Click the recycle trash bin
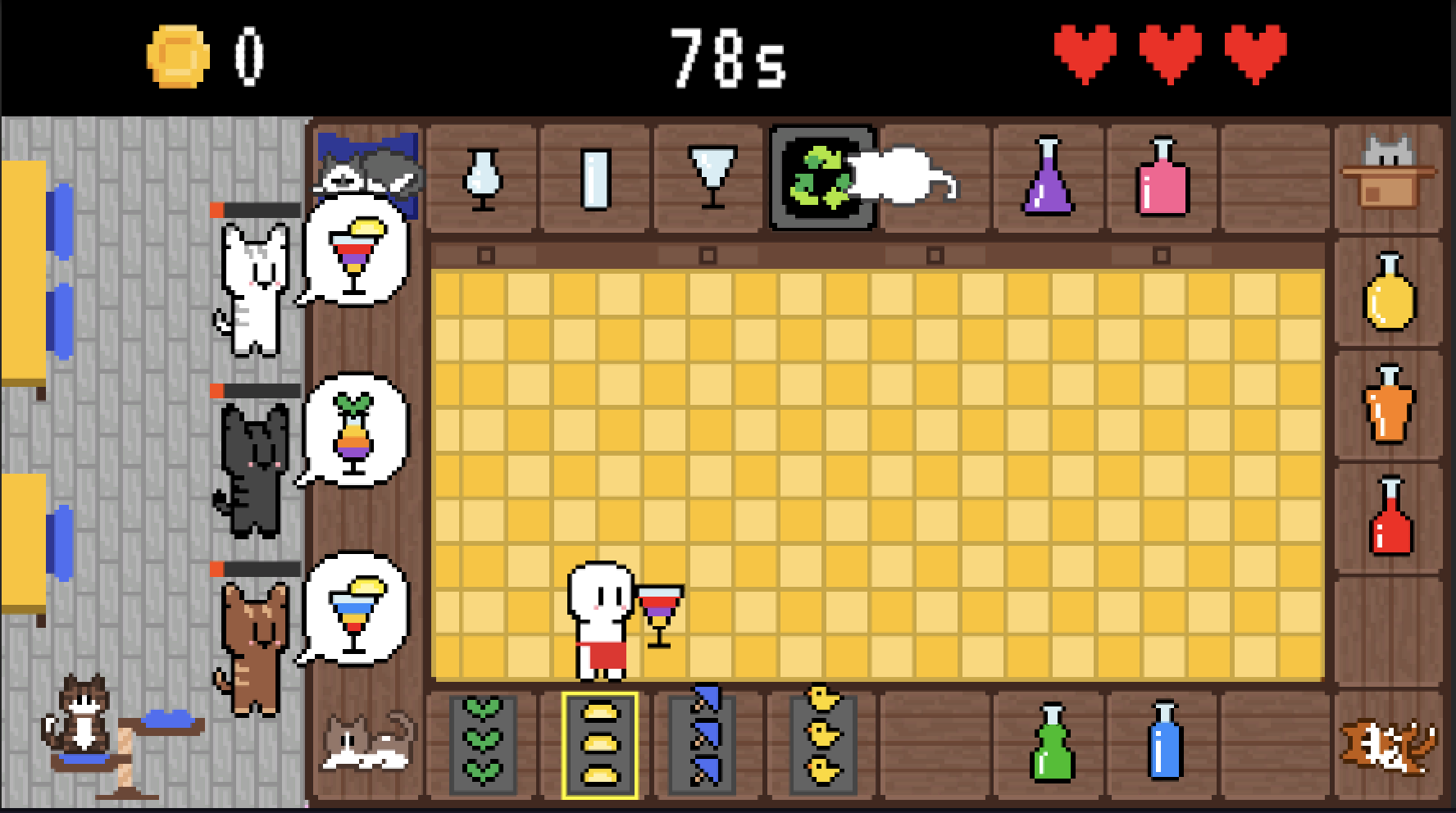This screenshot has height=813, width=1456. tap(822, 176)
